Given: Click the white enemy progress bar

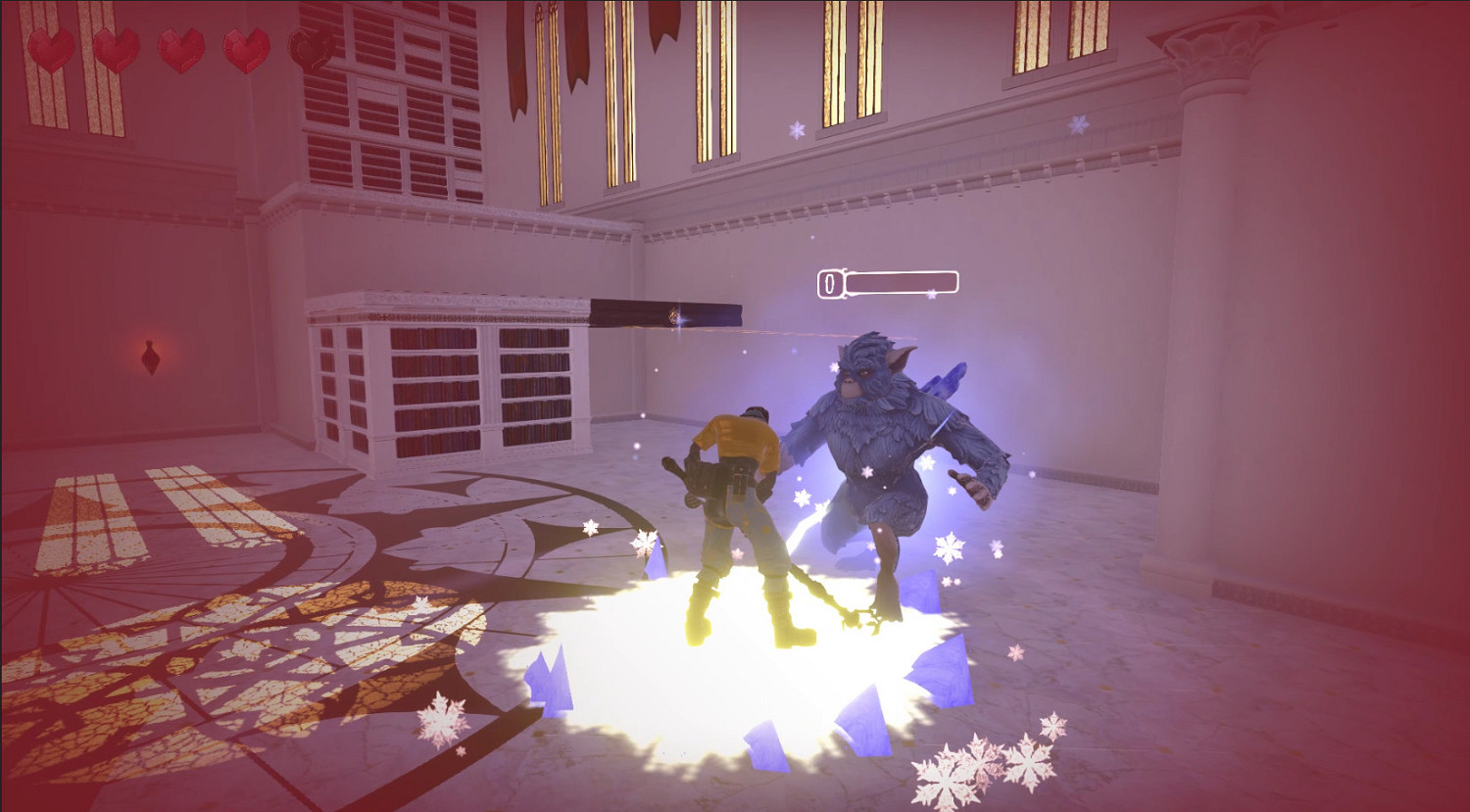Looking at the screenshot, I should click(902, 284).
